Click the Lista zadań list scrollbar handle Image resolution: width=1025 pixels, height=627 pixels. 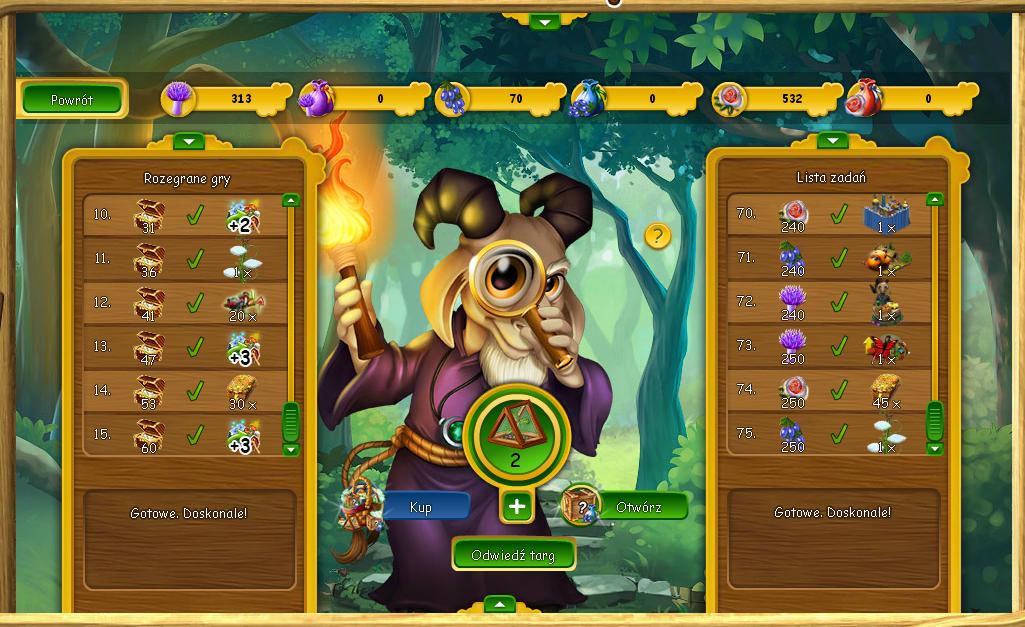(935, 421)
